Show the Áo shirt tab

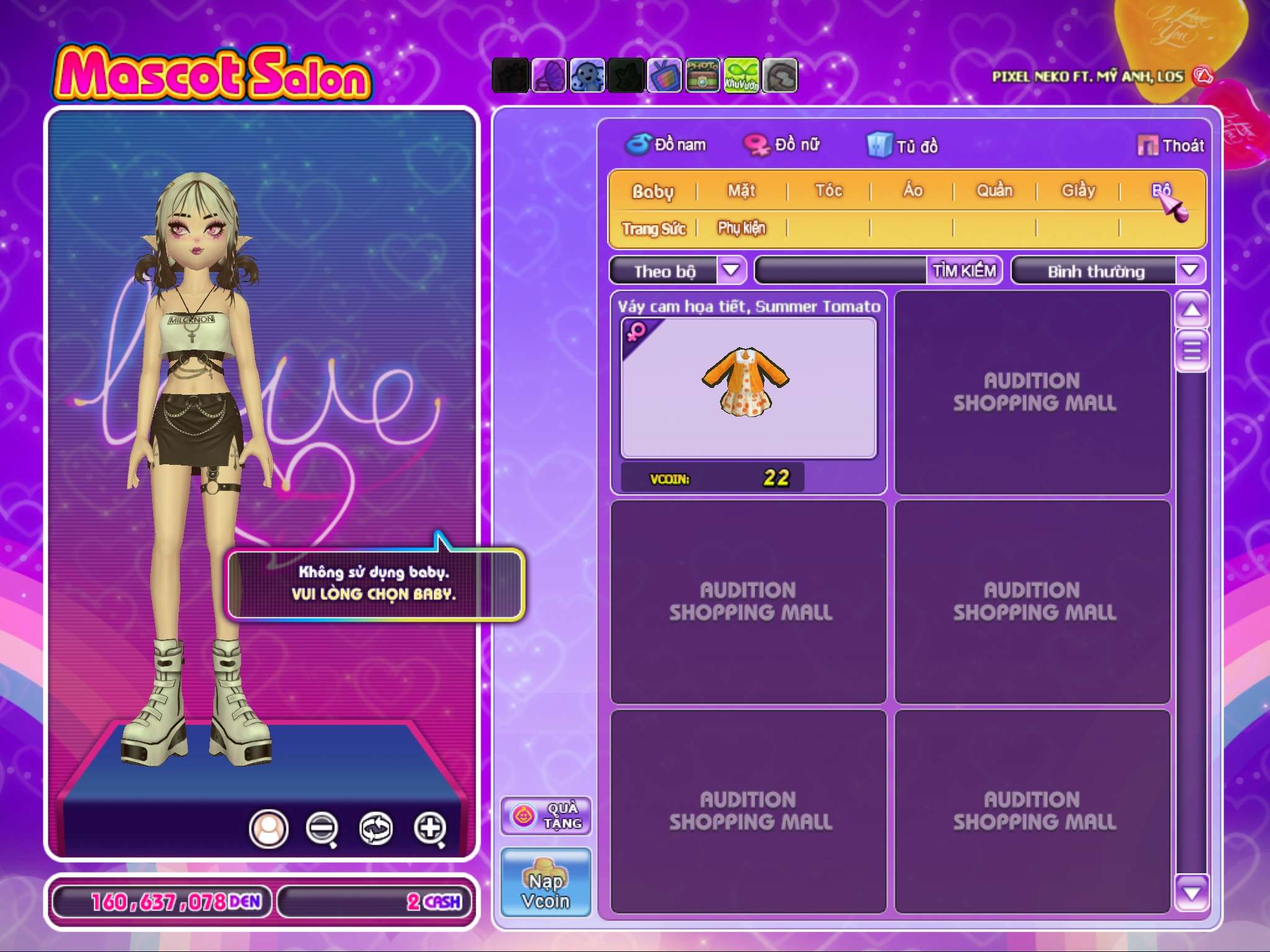click(912, 191)
